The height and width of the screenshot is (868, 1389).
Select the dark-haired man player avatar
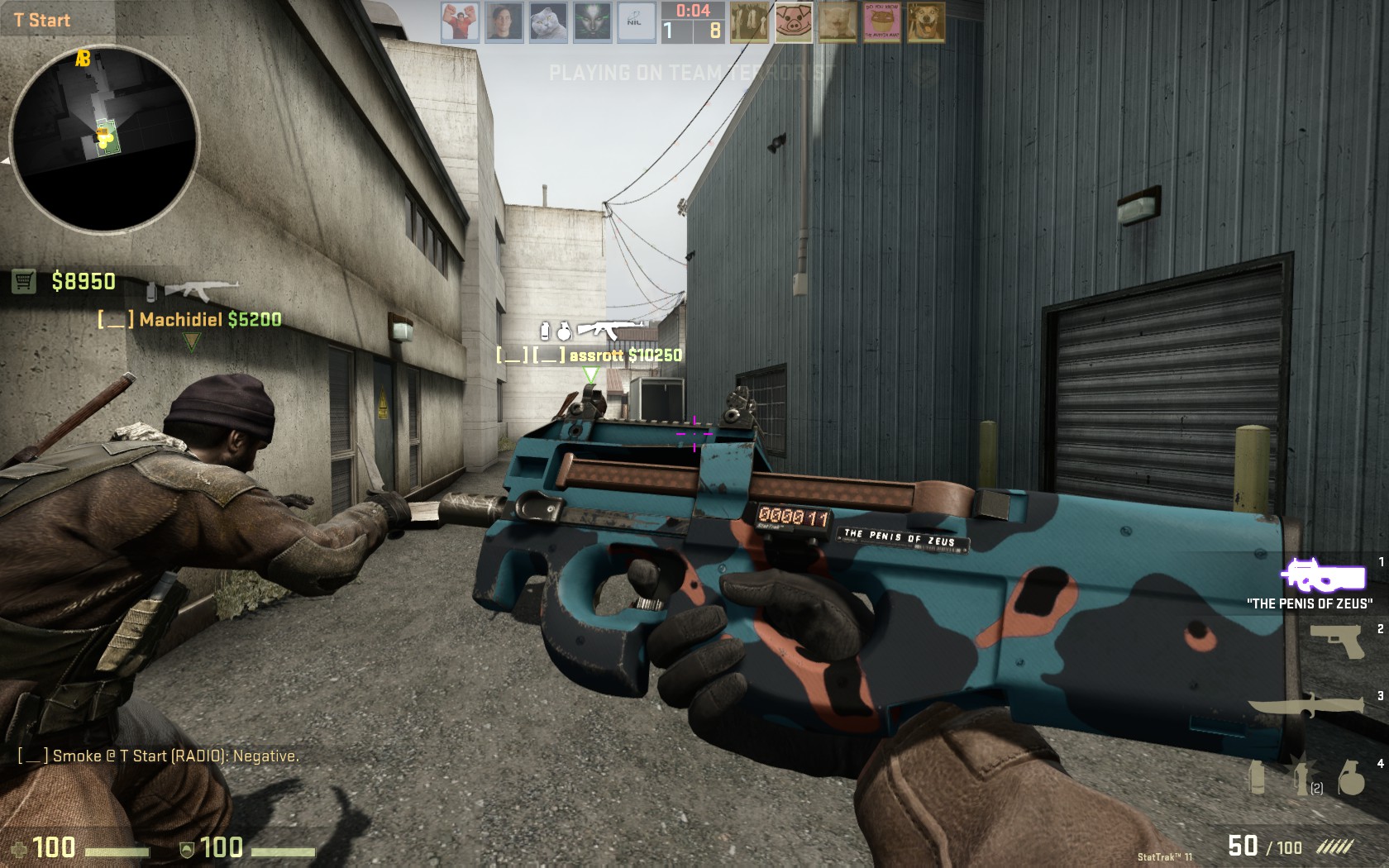click(504, 22)
